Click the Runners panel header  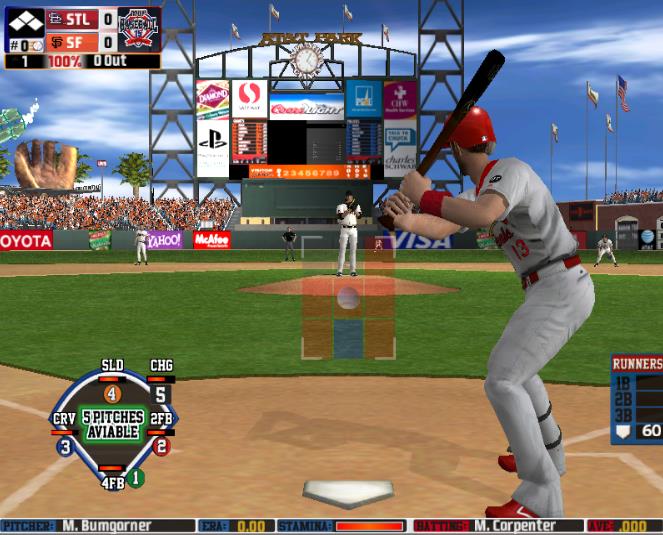[x=637, y=364]
